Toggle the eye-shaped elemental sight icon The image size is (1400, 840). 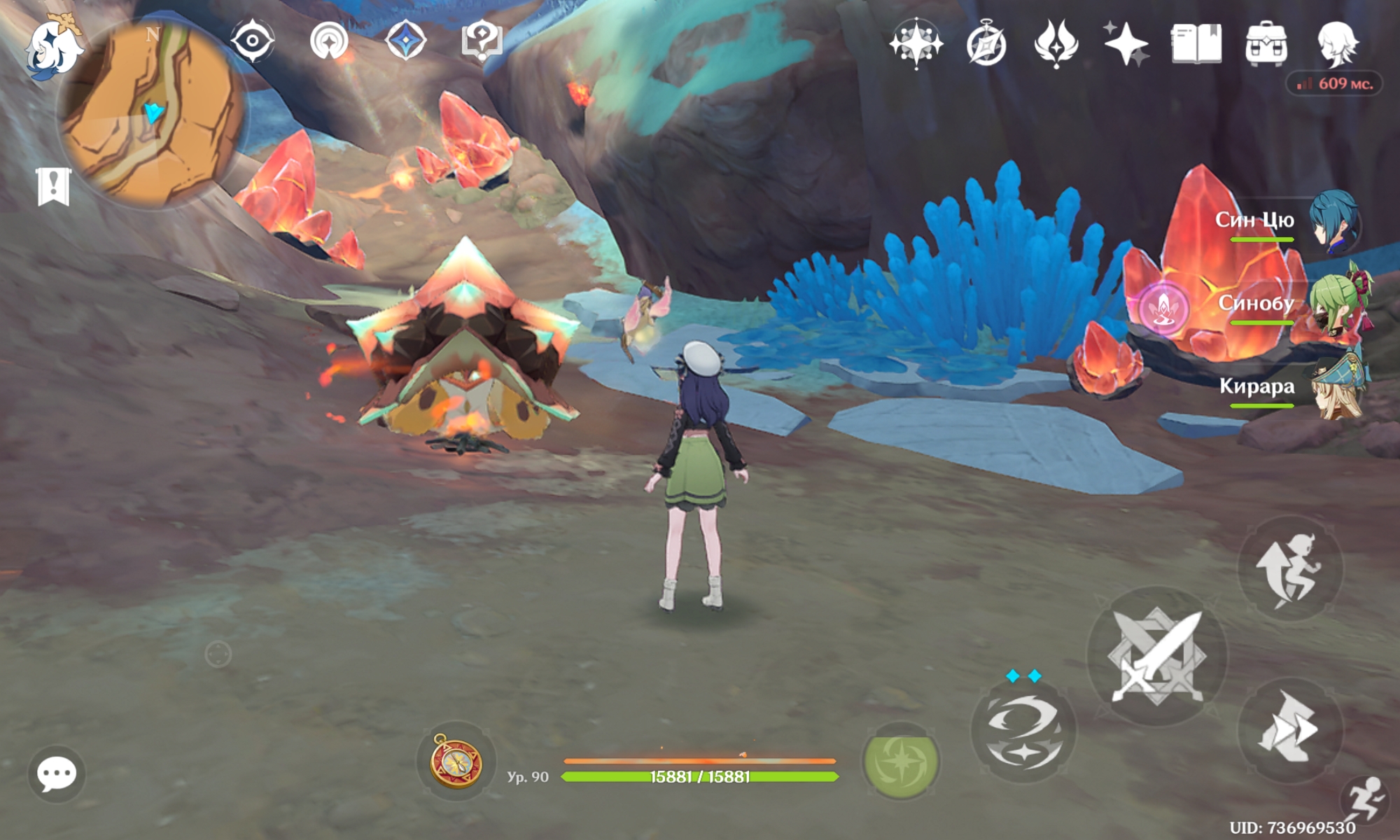coord(252,41)
